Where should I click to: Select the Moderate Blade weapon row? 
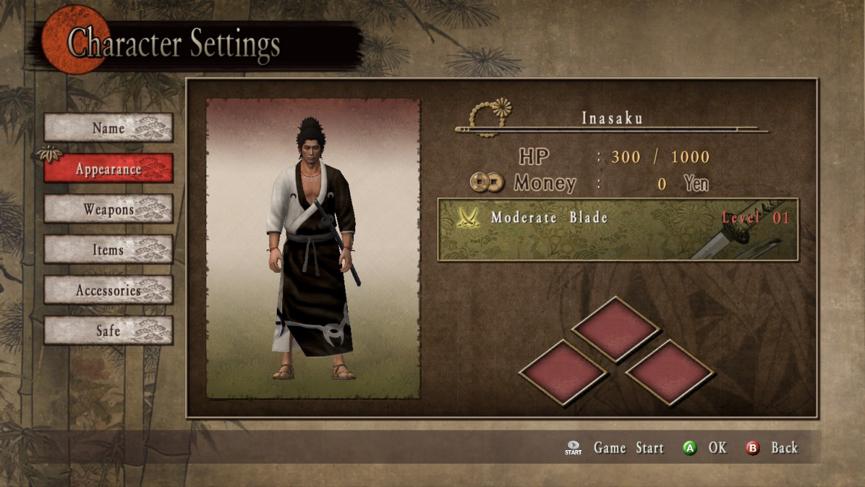(x=617, y=230)
